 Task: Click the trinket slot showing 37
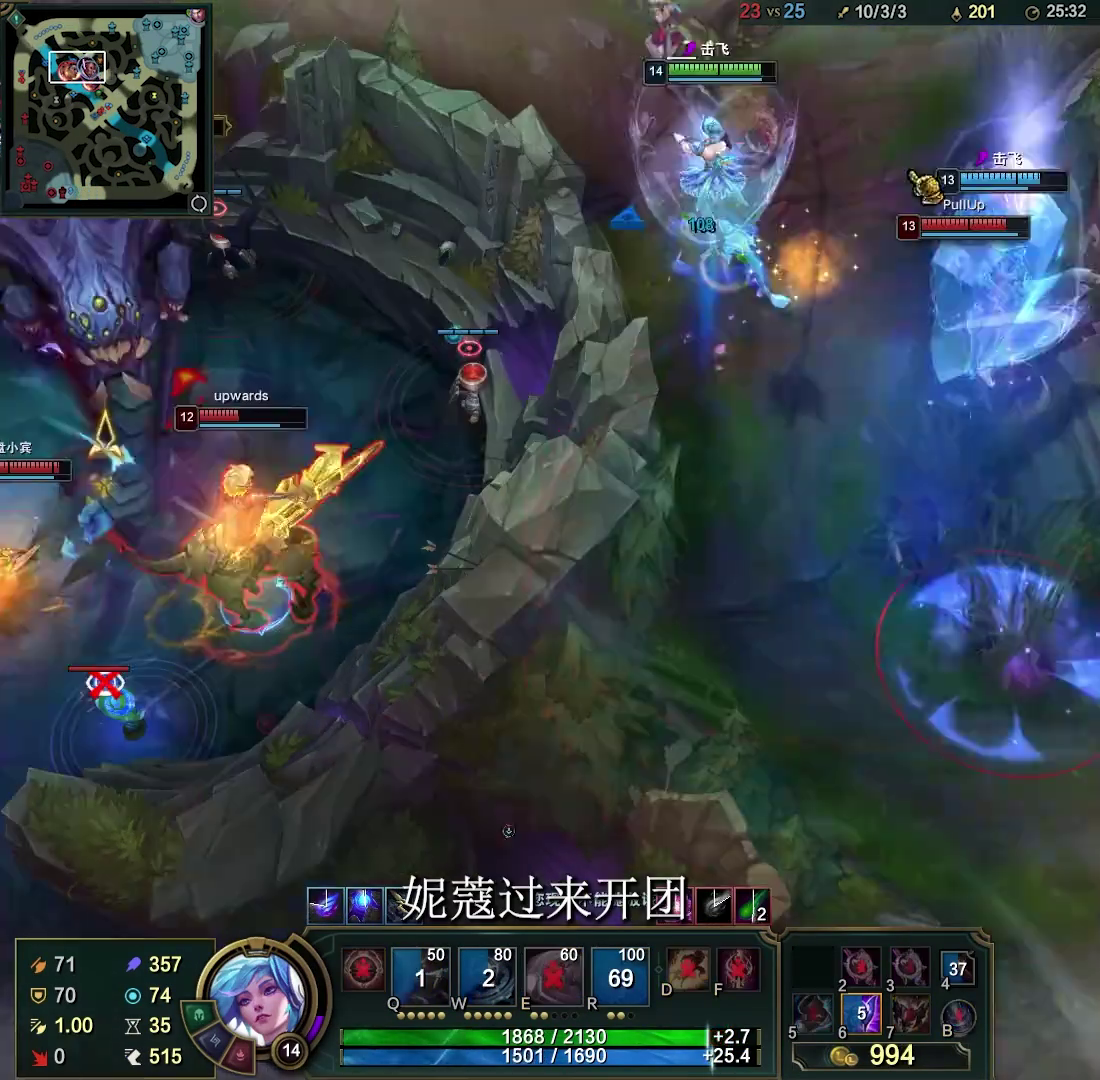957,968
